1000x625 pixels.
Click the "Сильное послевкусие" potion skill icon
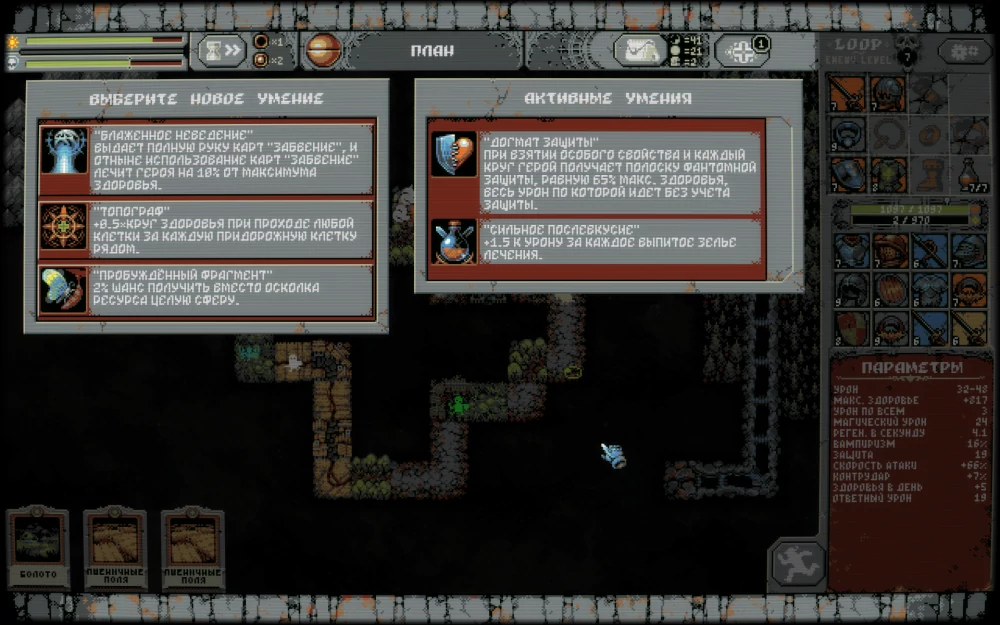(x=454, y=243)
